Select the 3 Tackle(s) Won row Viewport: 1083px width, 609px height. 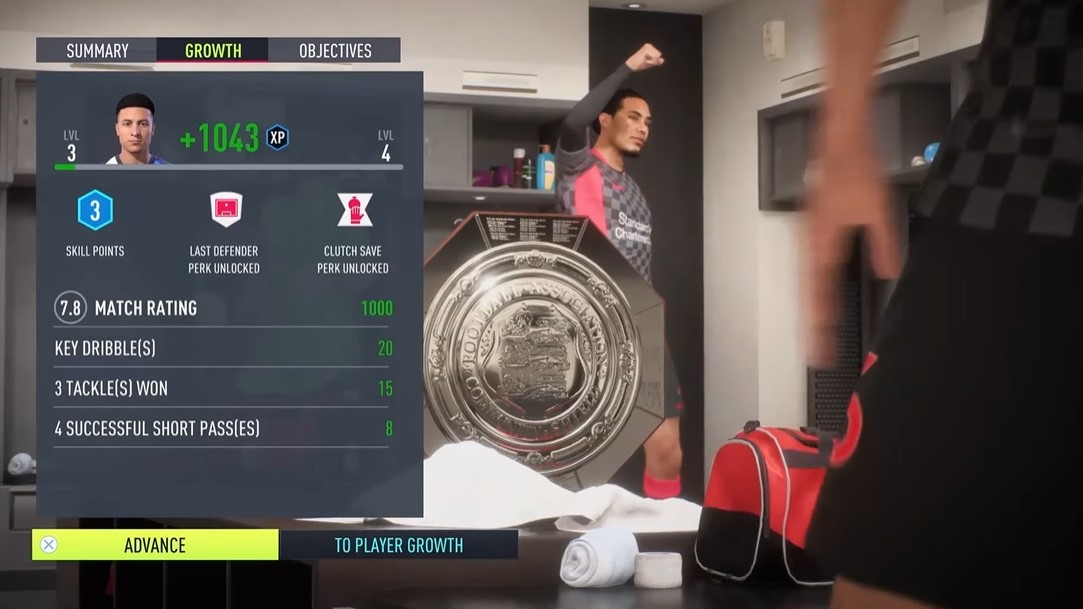click(223, 388)
